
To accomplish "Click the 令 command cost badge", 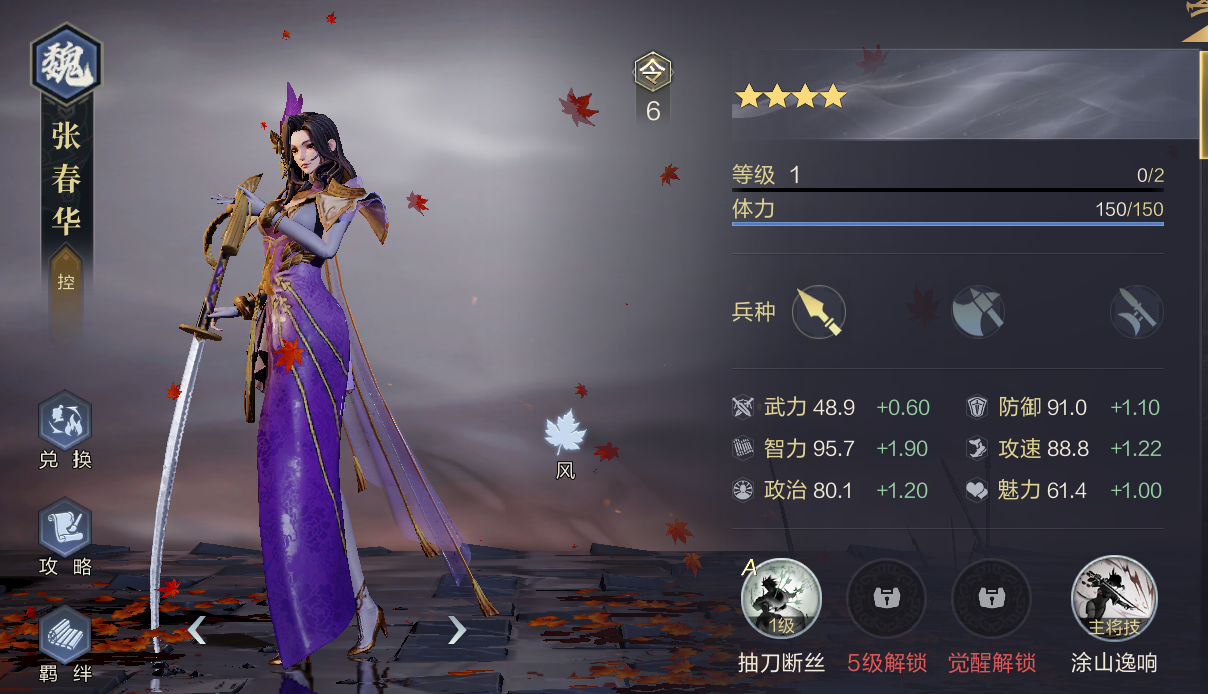I will [653, 72].
